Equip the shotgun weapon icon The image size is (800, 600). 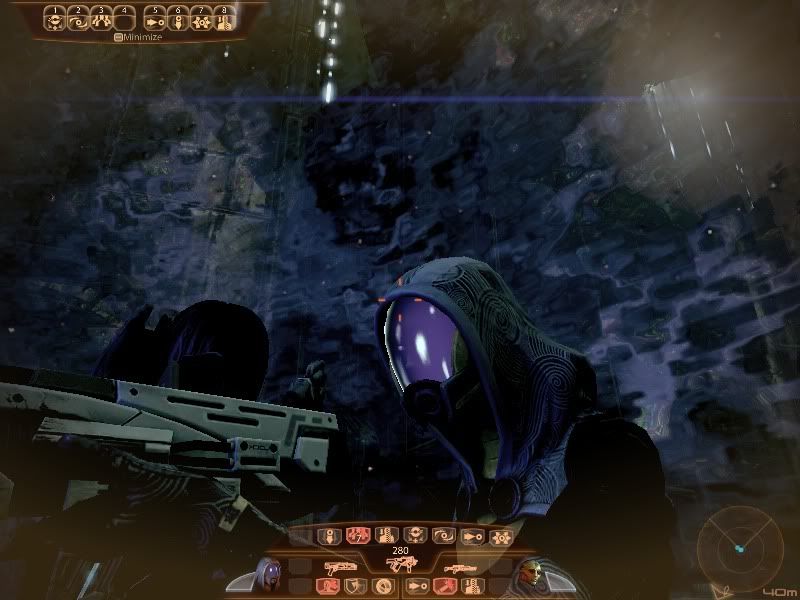[341, 565]
